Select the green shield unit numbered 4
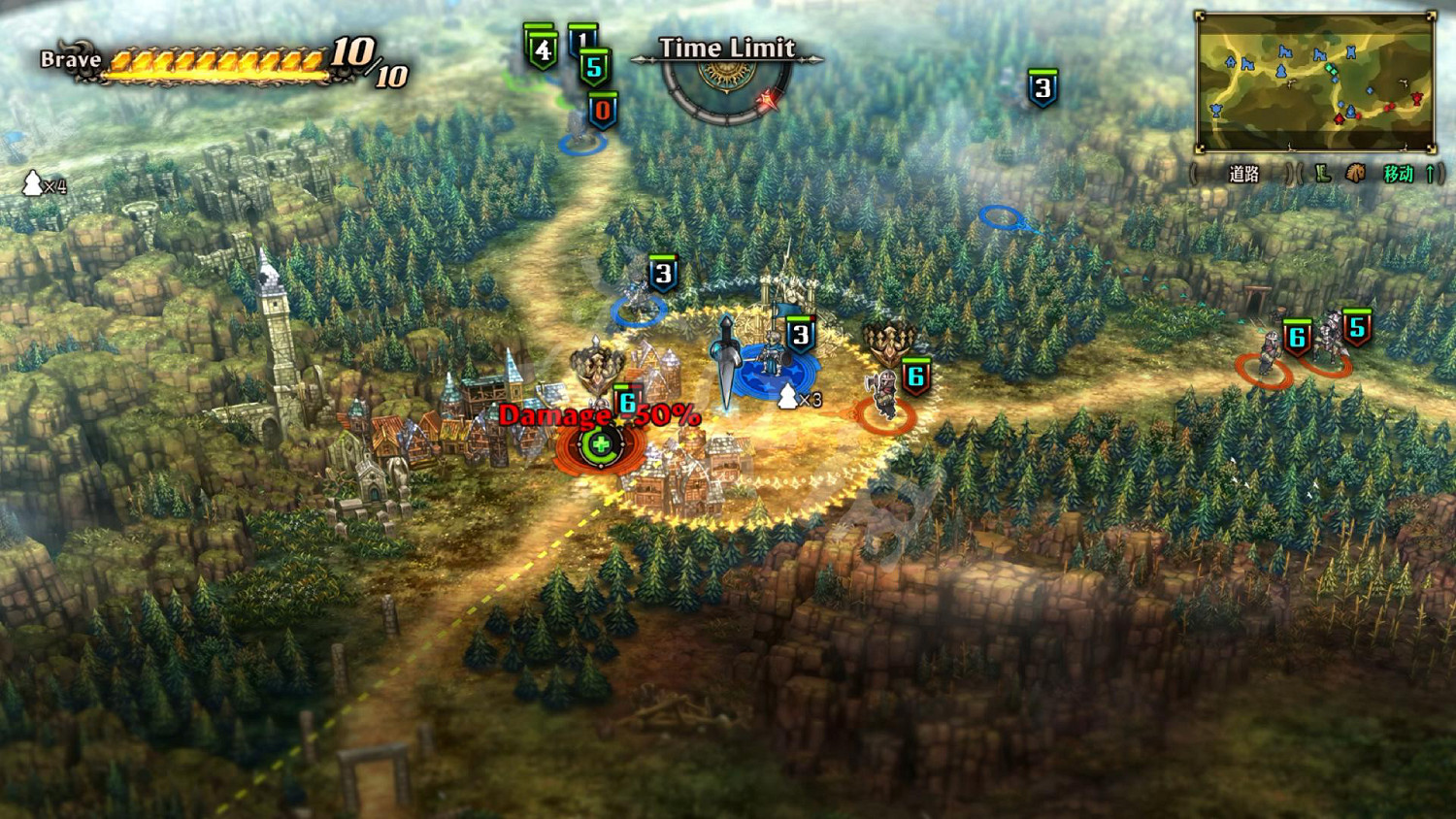The image size is (1456, 819). 542,49
